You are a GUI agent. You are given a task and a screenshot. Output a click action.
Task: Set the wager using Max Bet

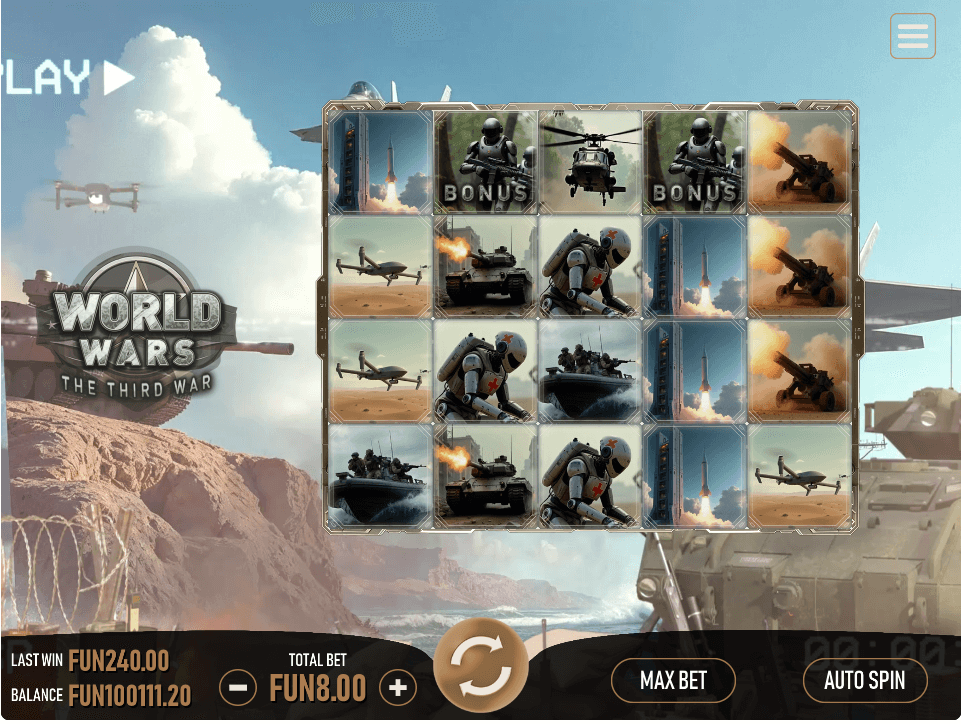pyautogui.click(x=673, y=681)
